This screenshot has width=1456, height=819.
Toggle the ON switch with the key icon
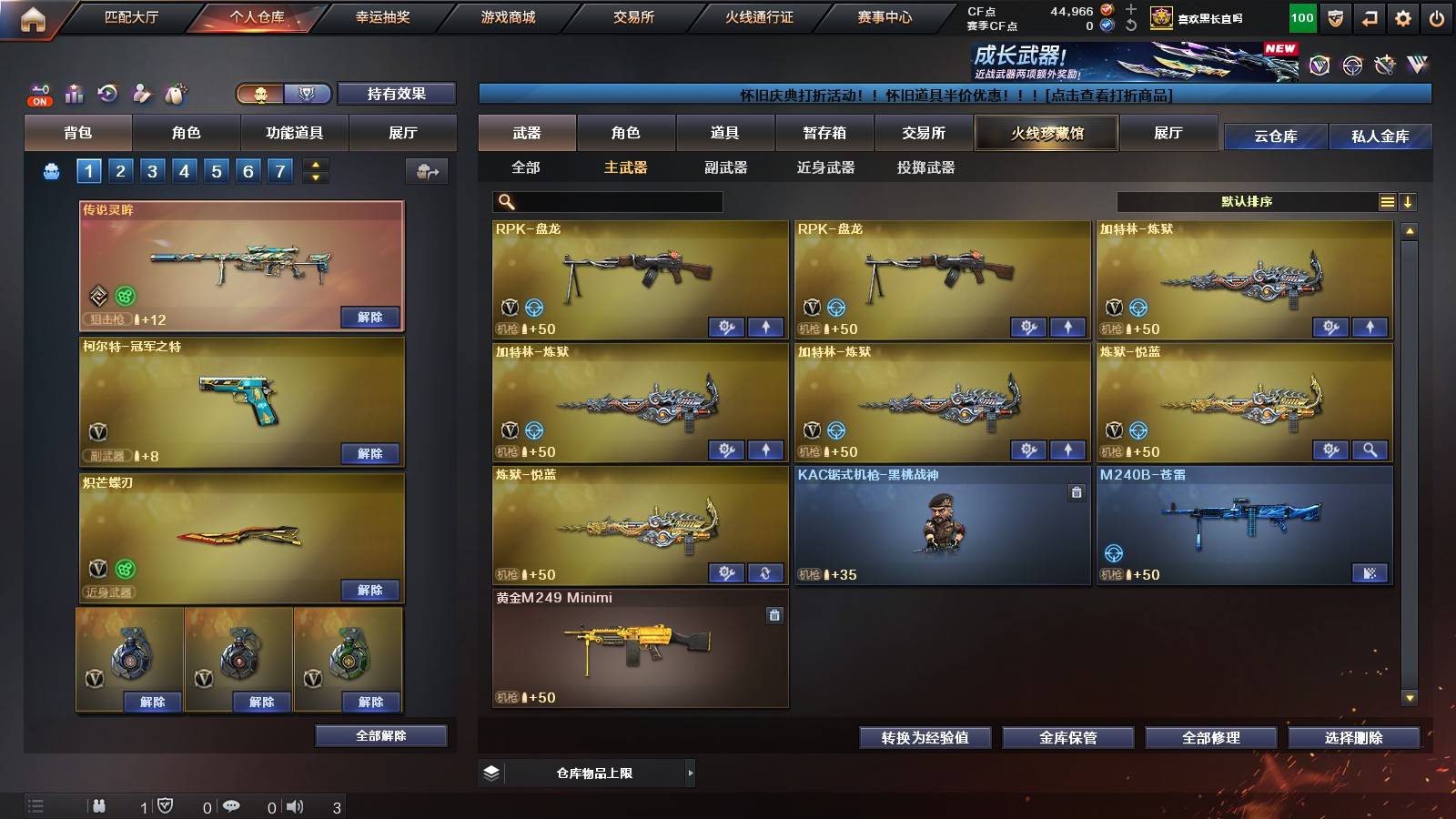pyautogui.click(x=37, y=95)
